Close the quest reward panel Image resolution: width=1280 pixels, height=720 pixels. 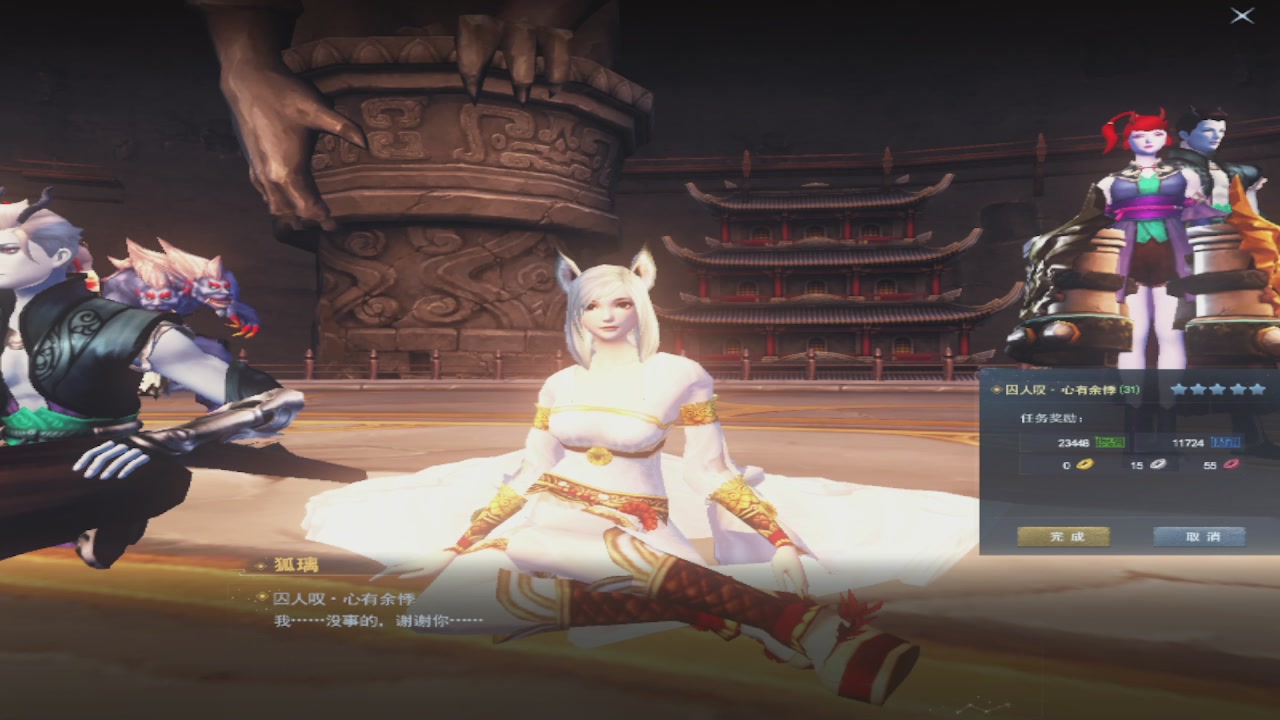tap(1240, 14)
